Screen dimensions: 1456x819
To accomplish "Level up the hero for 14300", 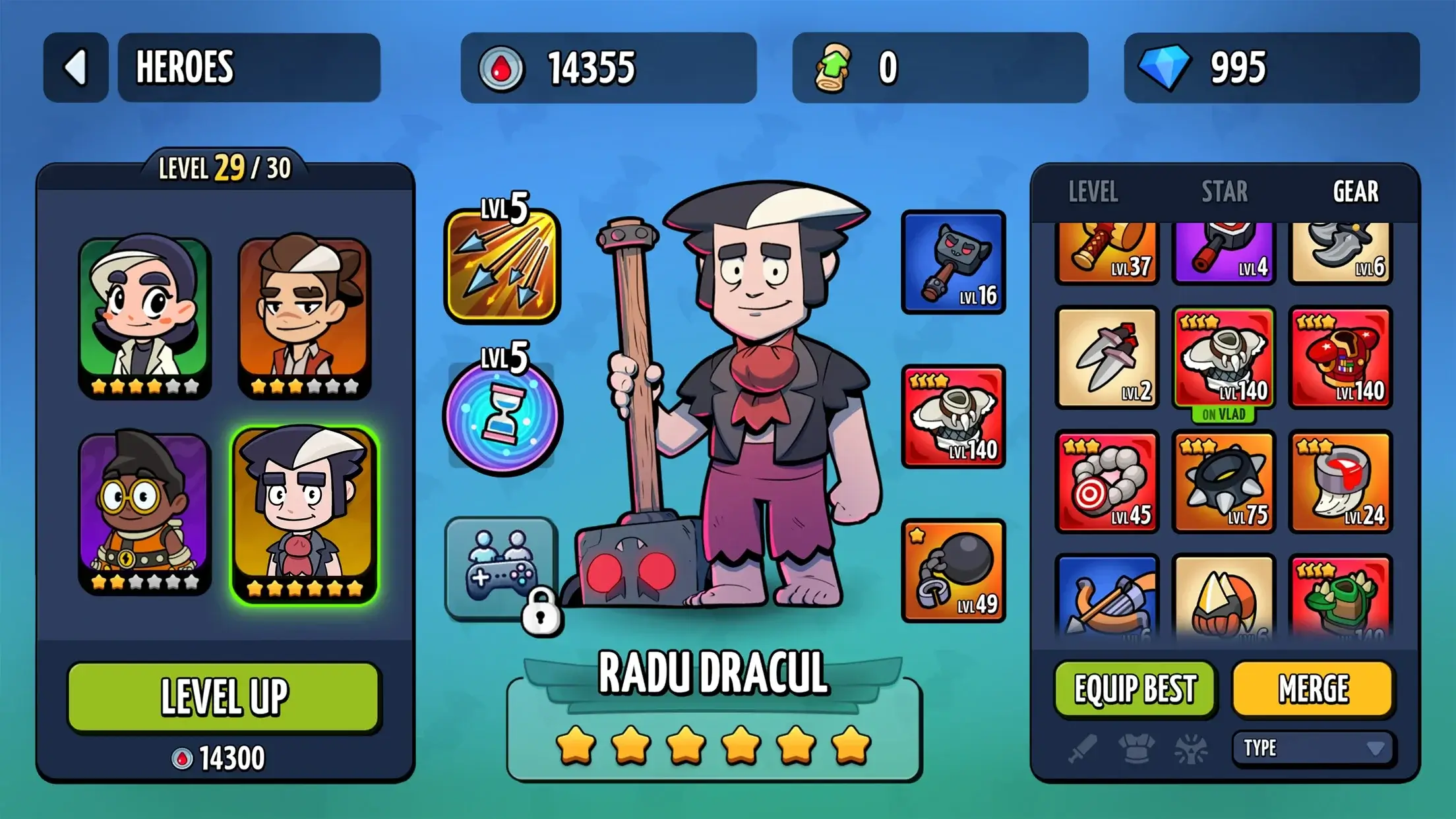I will click(224, 696).
